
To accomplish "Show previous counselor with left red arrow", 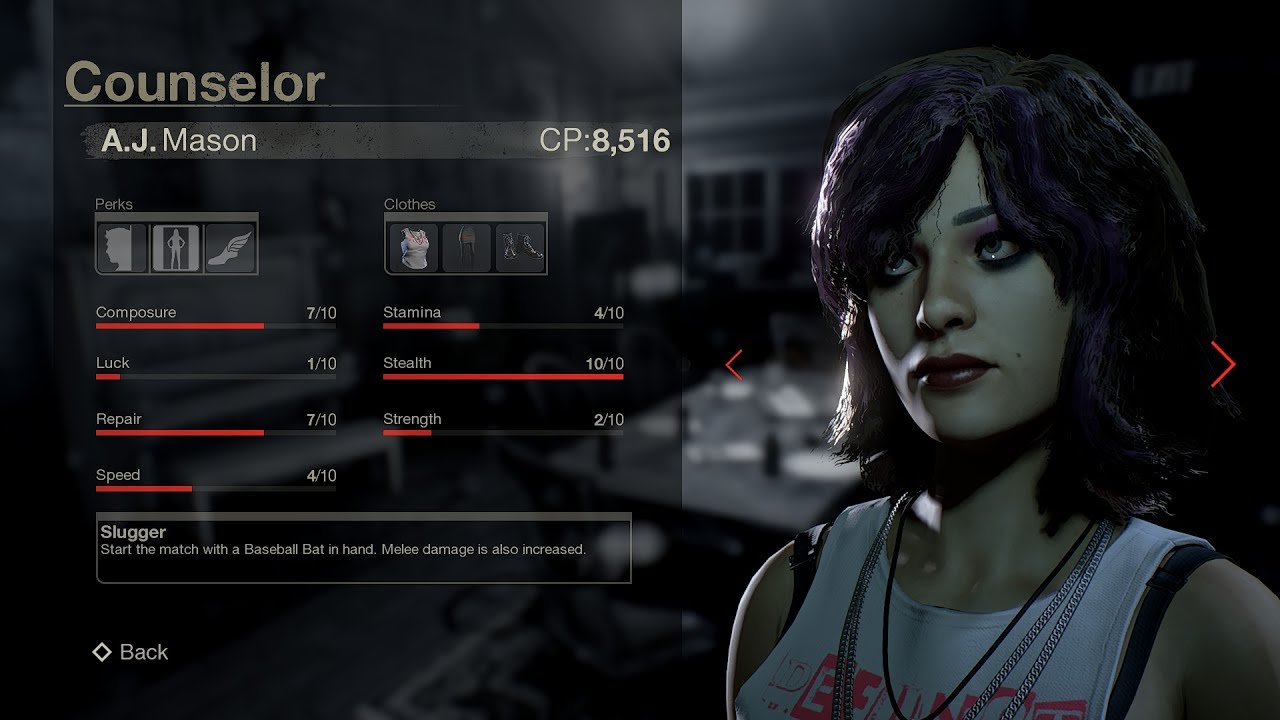I will coord(734,365).
